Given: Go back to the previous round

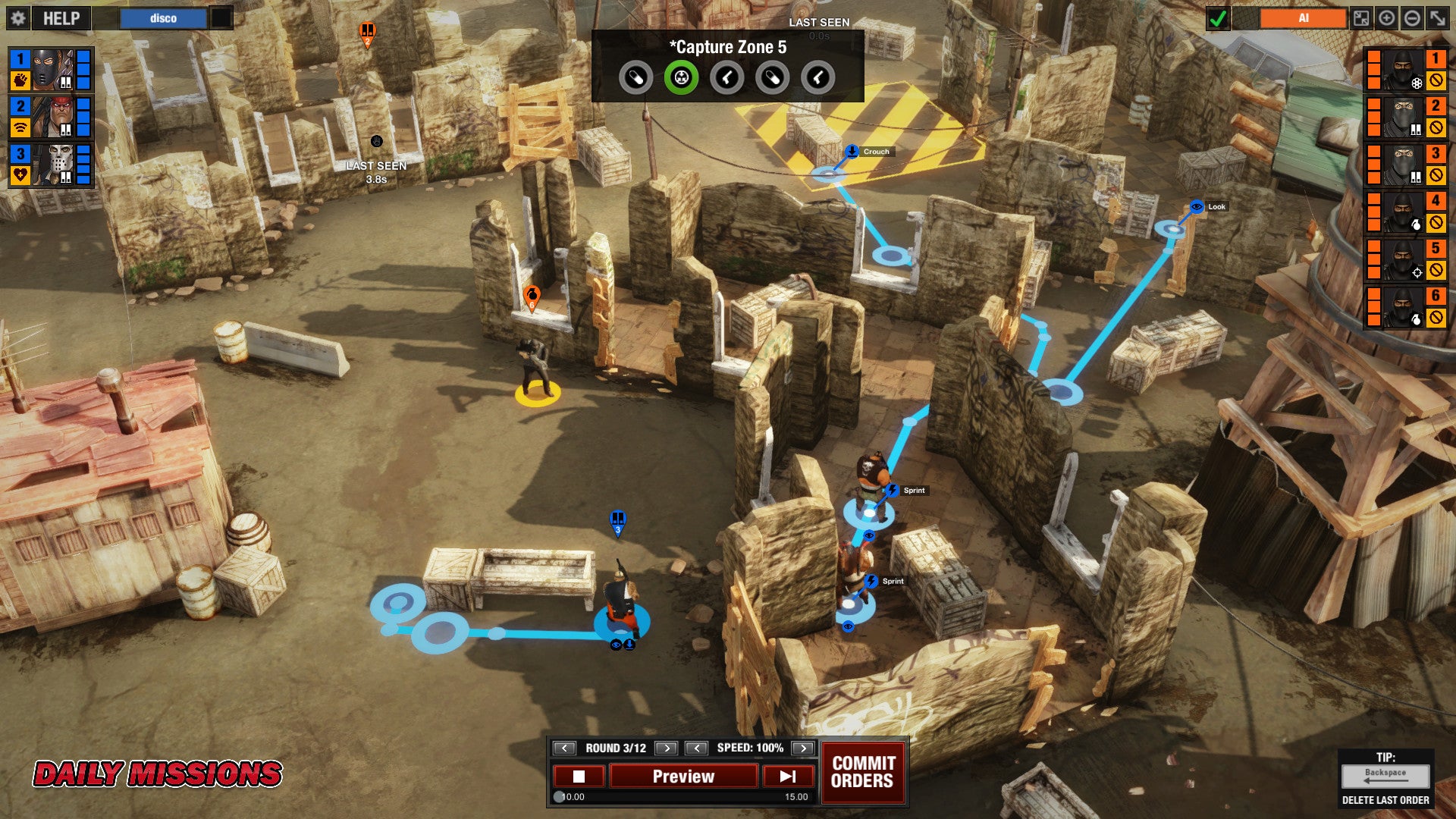Looking at the screenshot, I should (x=564, y=748).
